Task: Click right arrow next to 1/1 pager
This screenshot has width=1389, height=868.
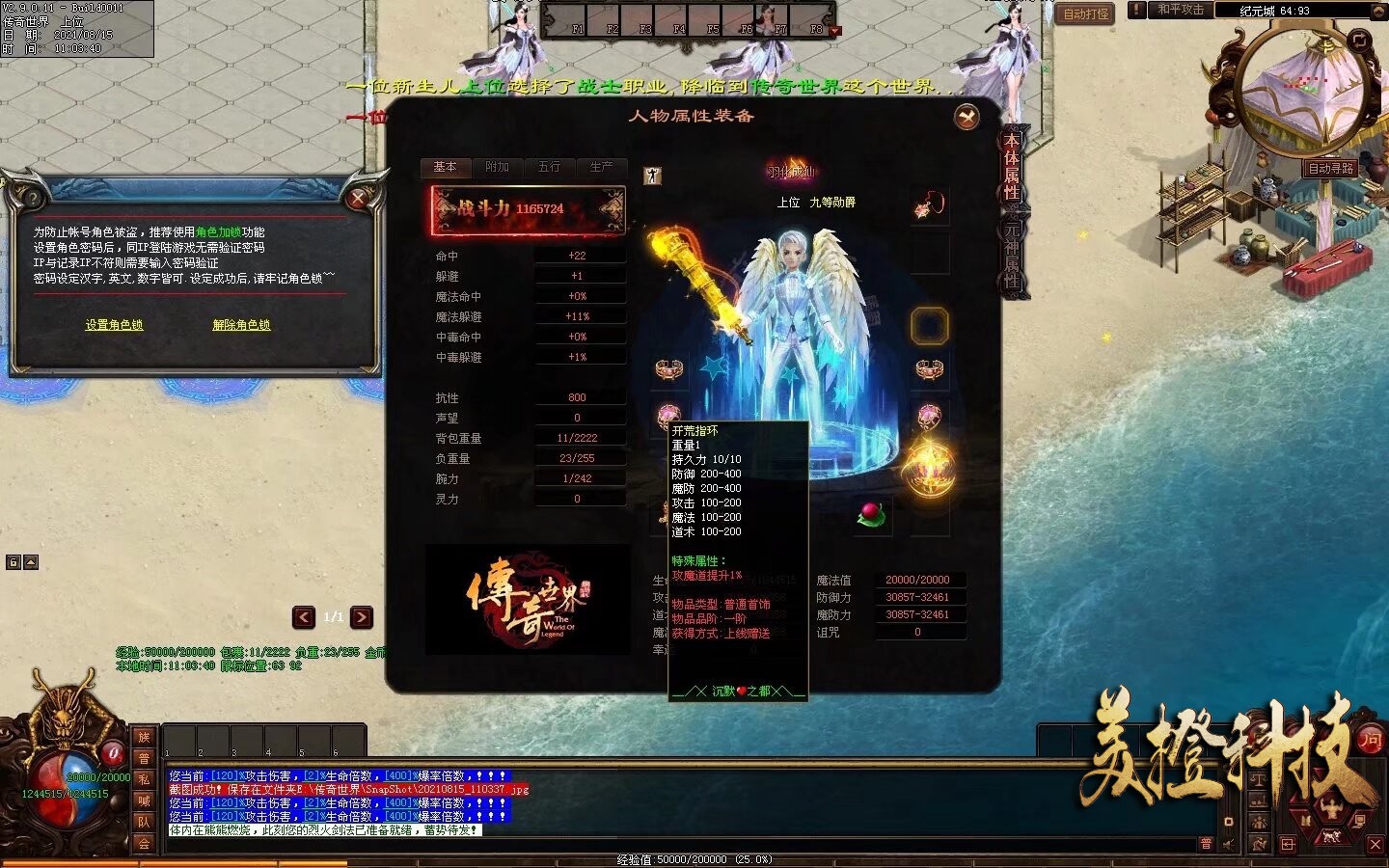Action: 362,618
